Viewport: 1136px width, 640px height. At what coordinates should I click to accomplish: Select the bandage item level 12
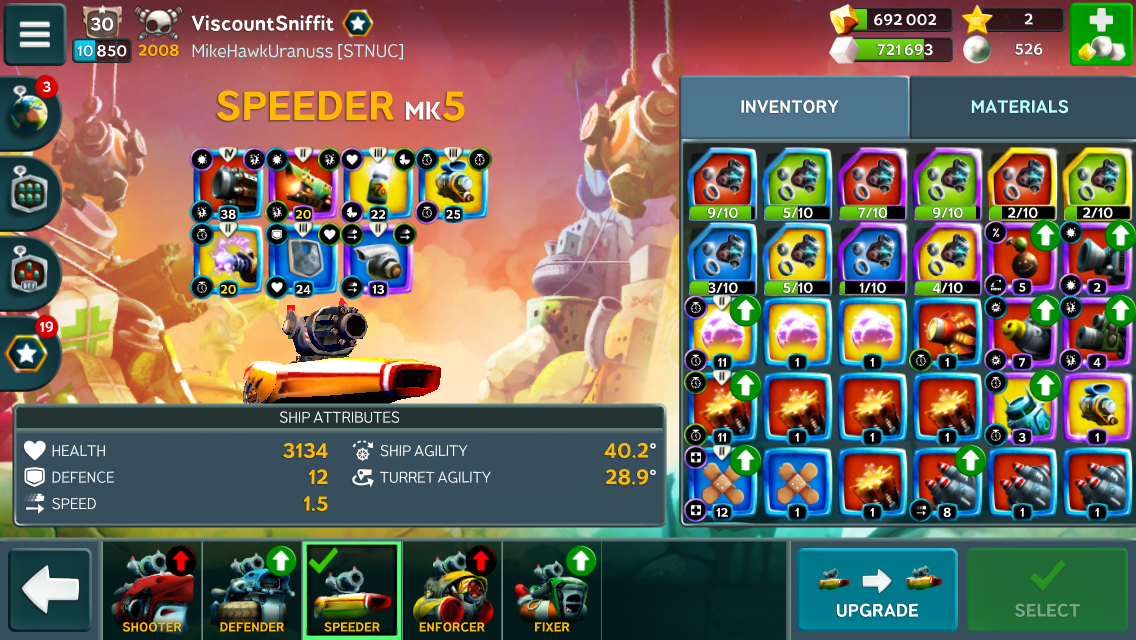click(x=722, y=487)
